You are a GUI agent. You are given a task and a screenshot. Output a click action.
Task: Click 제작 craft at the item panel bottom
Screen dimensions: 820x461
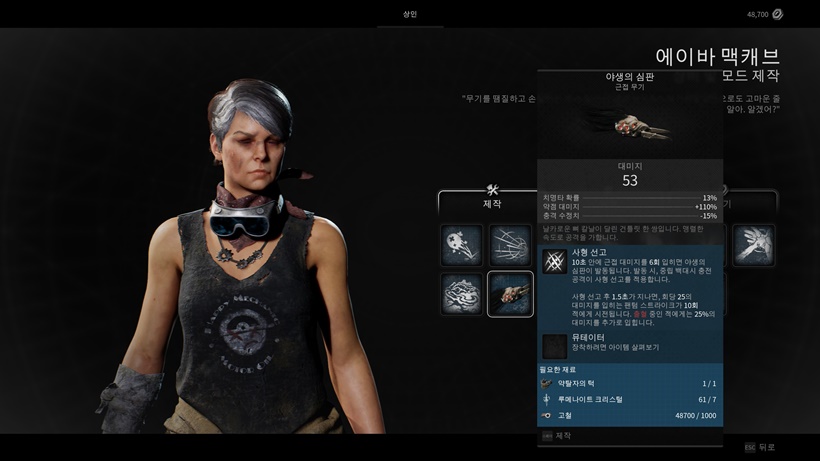pos(562,436)
